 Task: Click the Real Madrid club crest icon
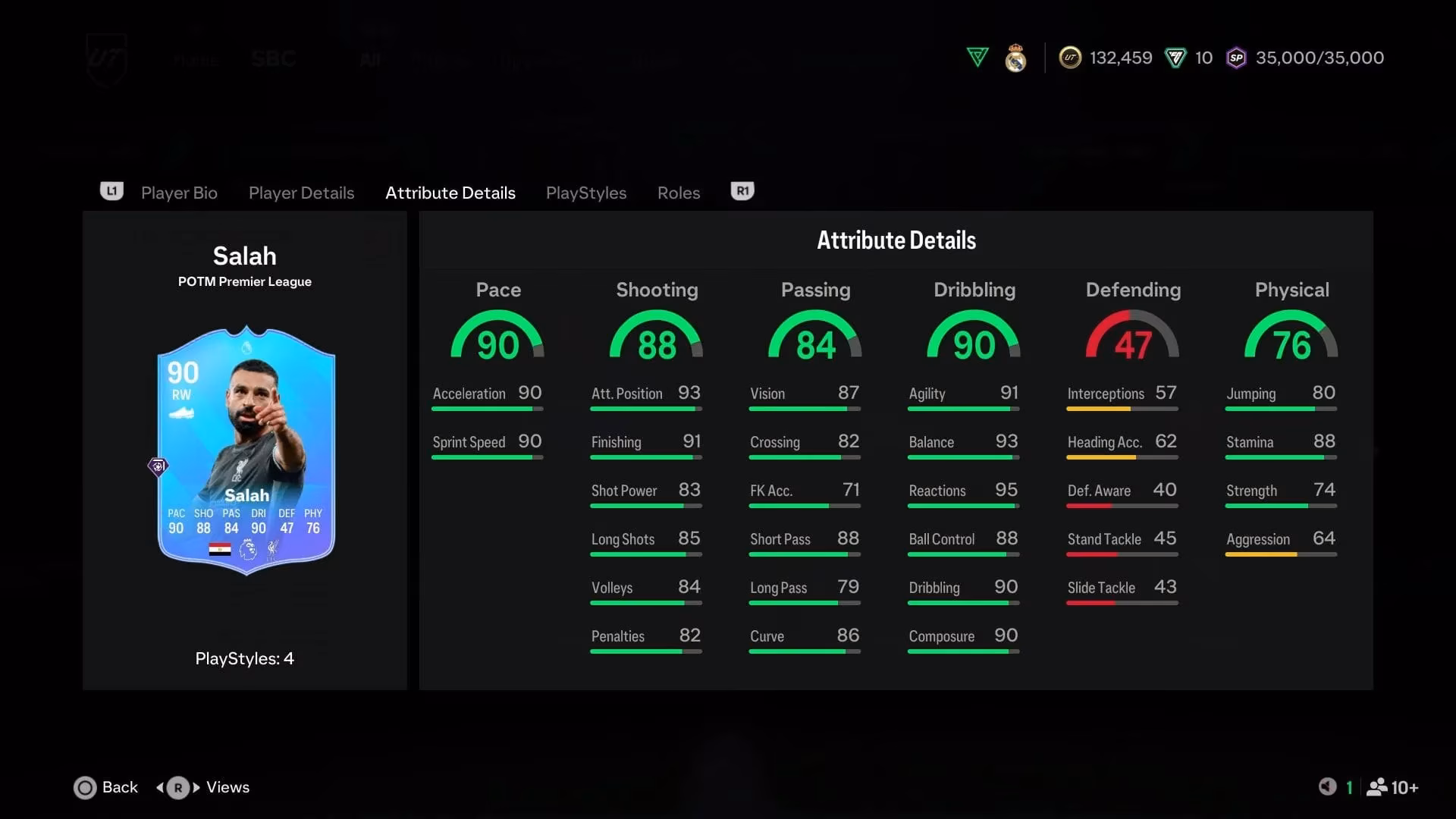click(x=1015, y=58)
